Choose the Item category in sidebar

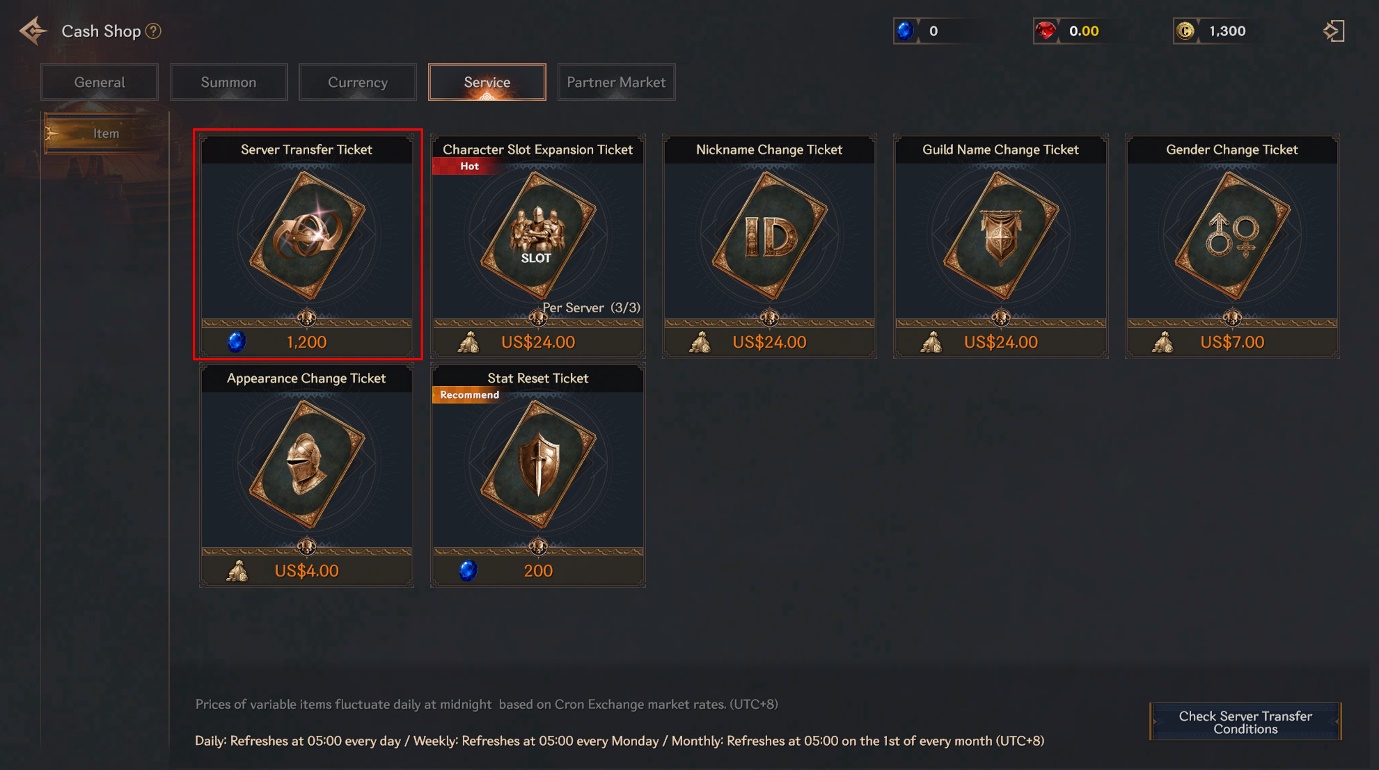(x=105, y=133)
